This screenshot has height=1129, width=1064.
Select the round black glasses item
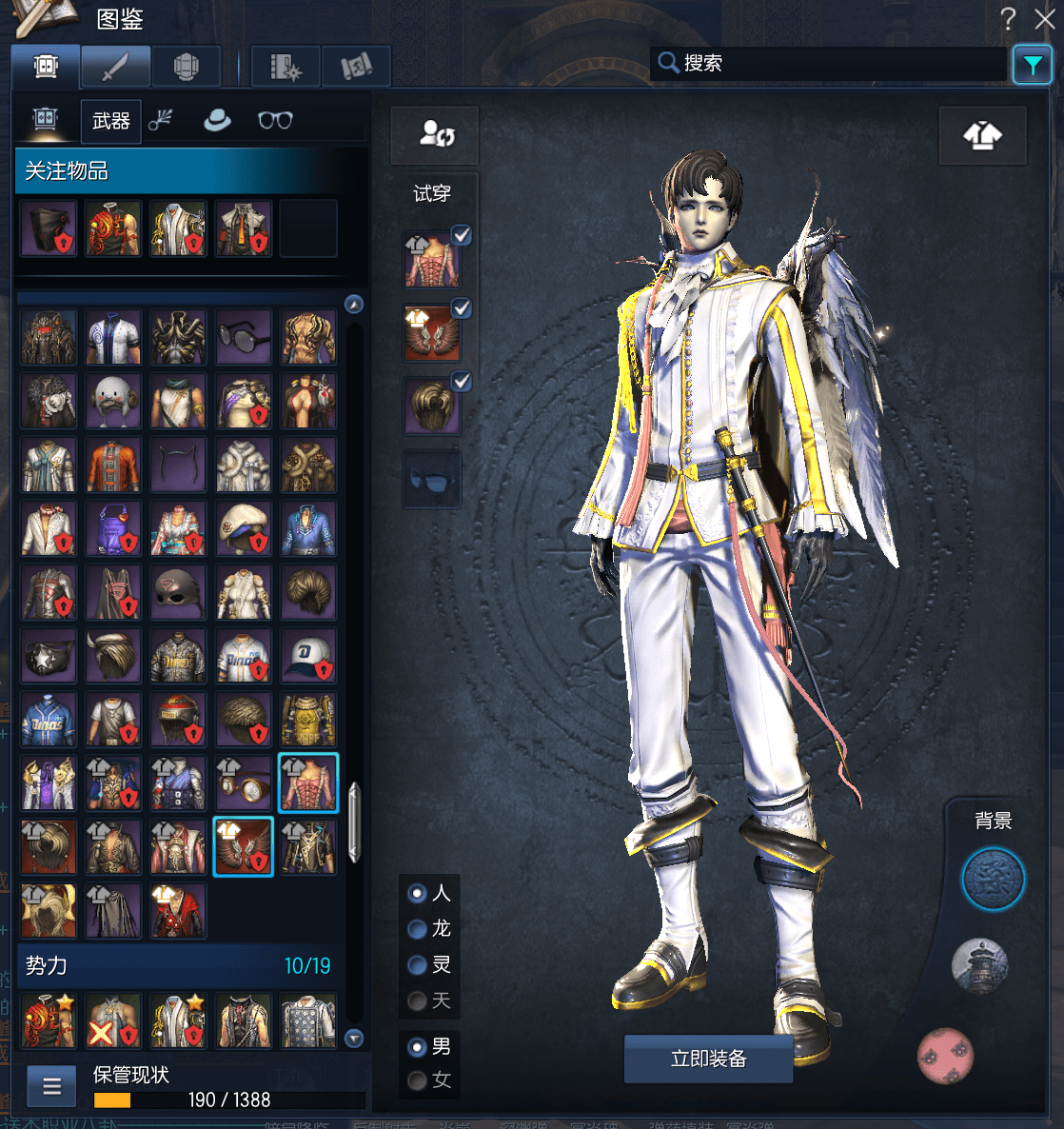(244, 337)
